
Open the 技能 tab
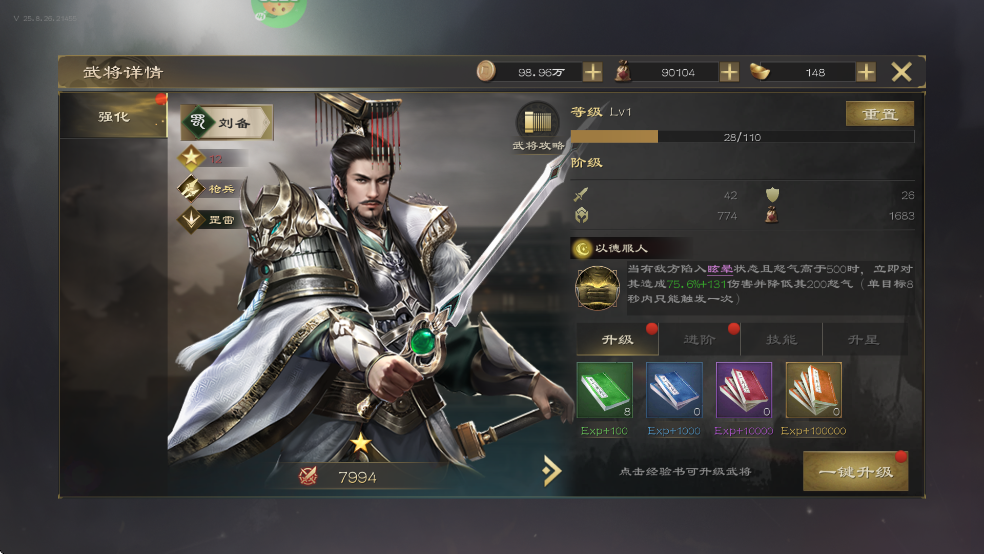781,340
